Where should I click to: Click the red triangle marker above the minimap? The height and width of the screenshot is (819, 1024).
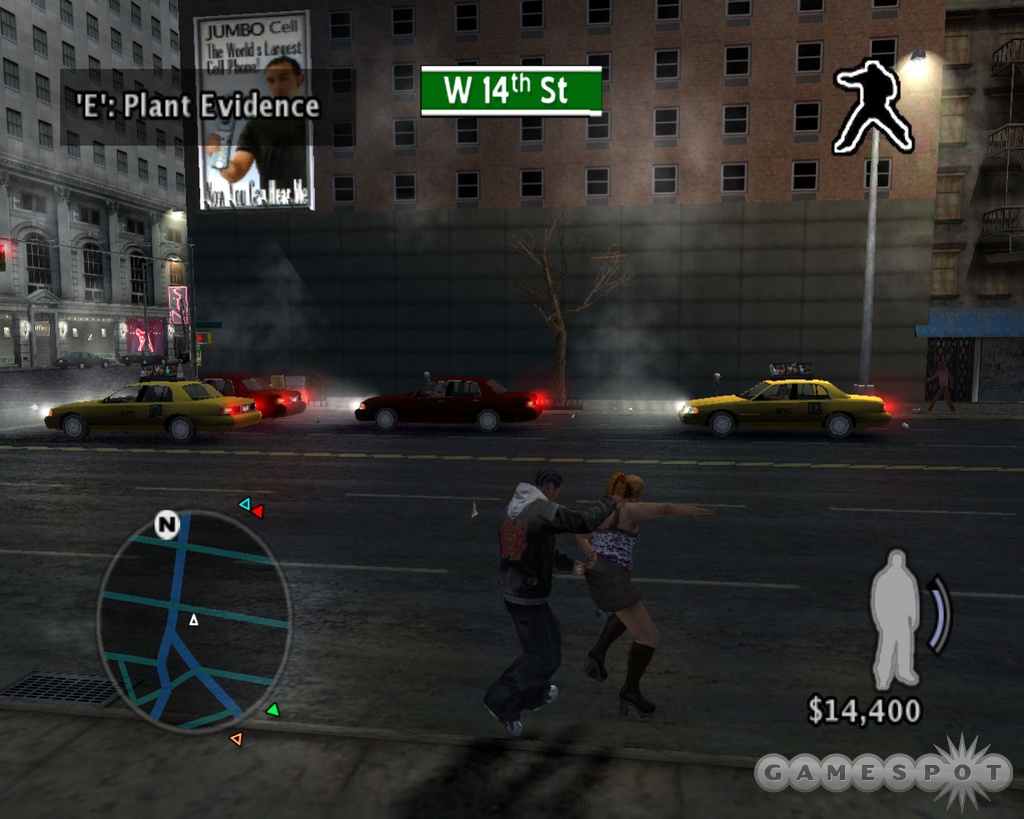coord(257,511)
